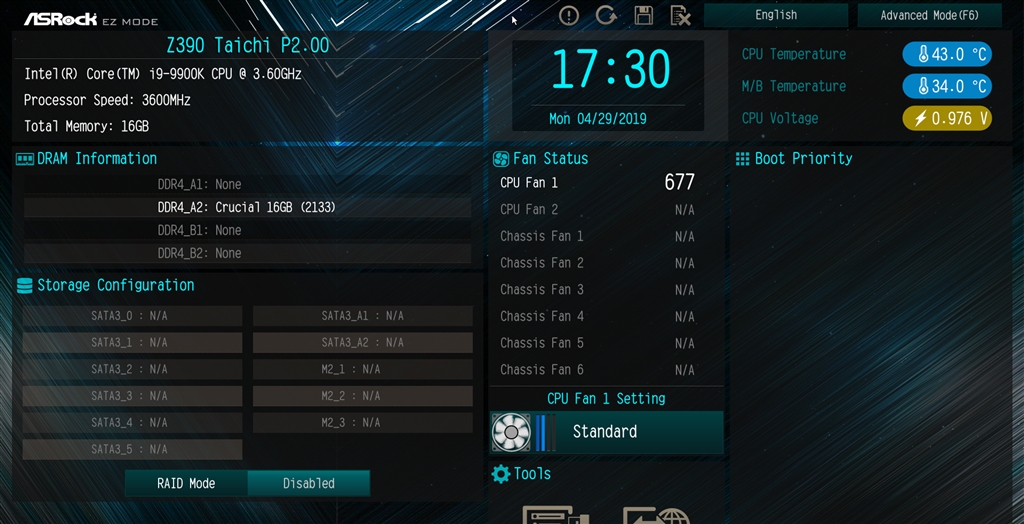Toggle the RAID Mode Disabled button

tap(308, 483)
